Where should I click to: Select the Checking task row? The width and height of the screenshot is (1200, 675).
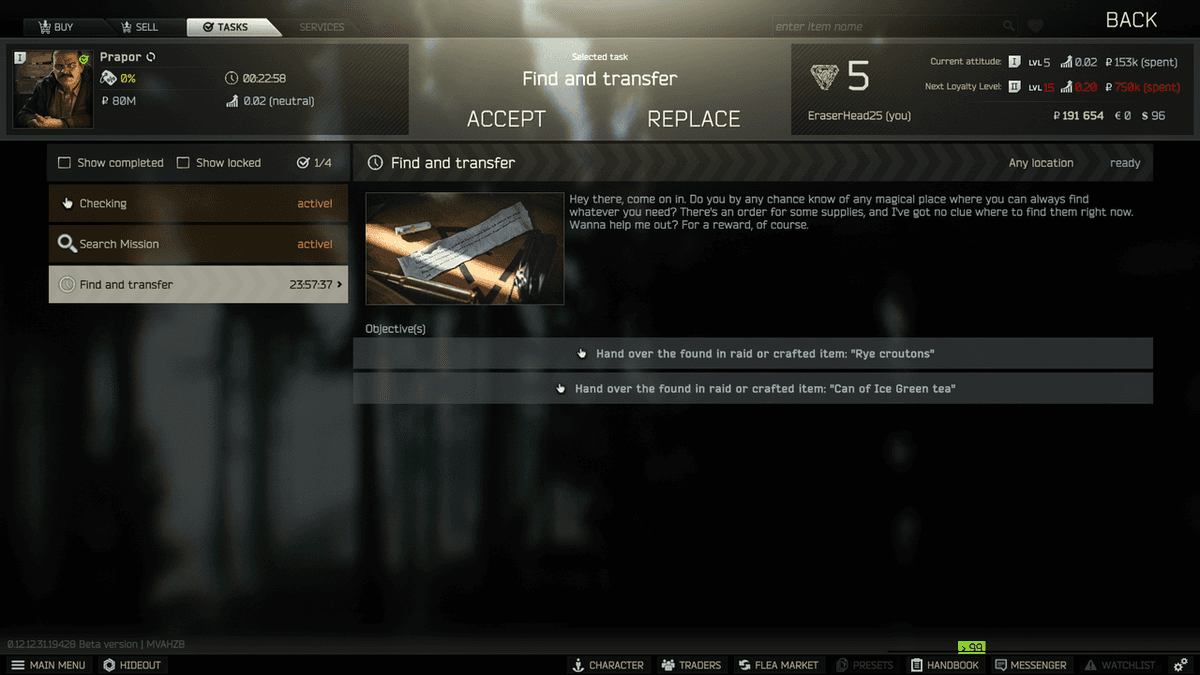coord(198,204)
